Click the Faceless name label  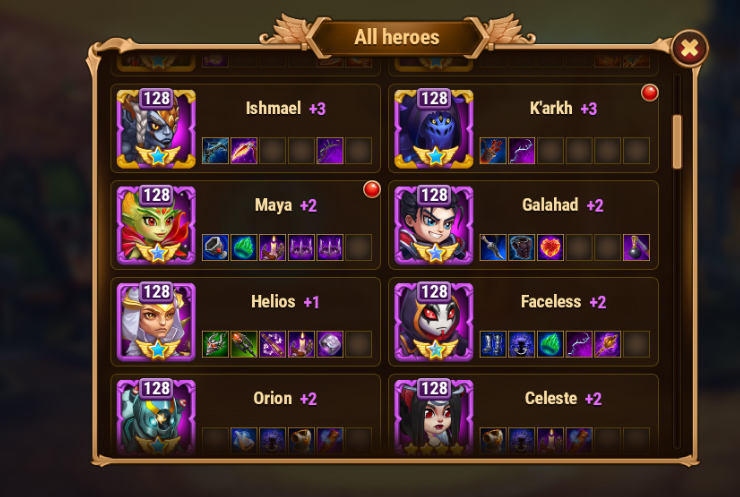(551, 301)
